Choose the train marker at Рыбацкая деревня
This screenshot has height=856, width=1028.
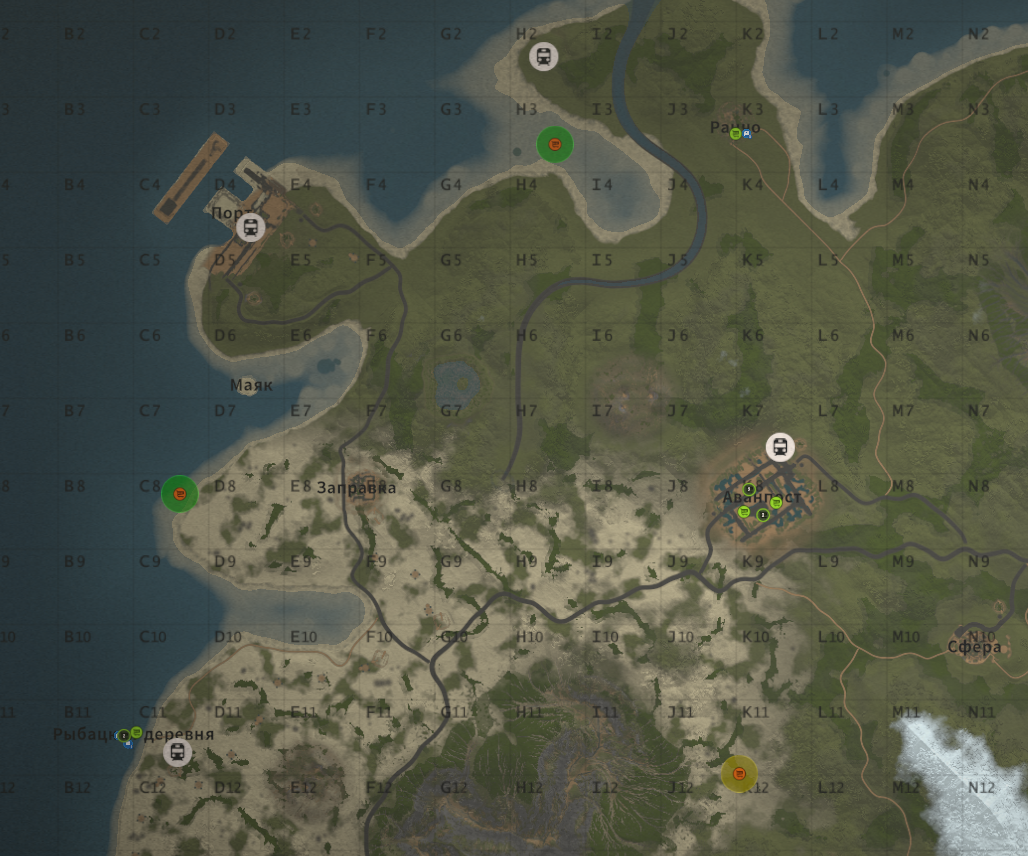coord(177,752)
